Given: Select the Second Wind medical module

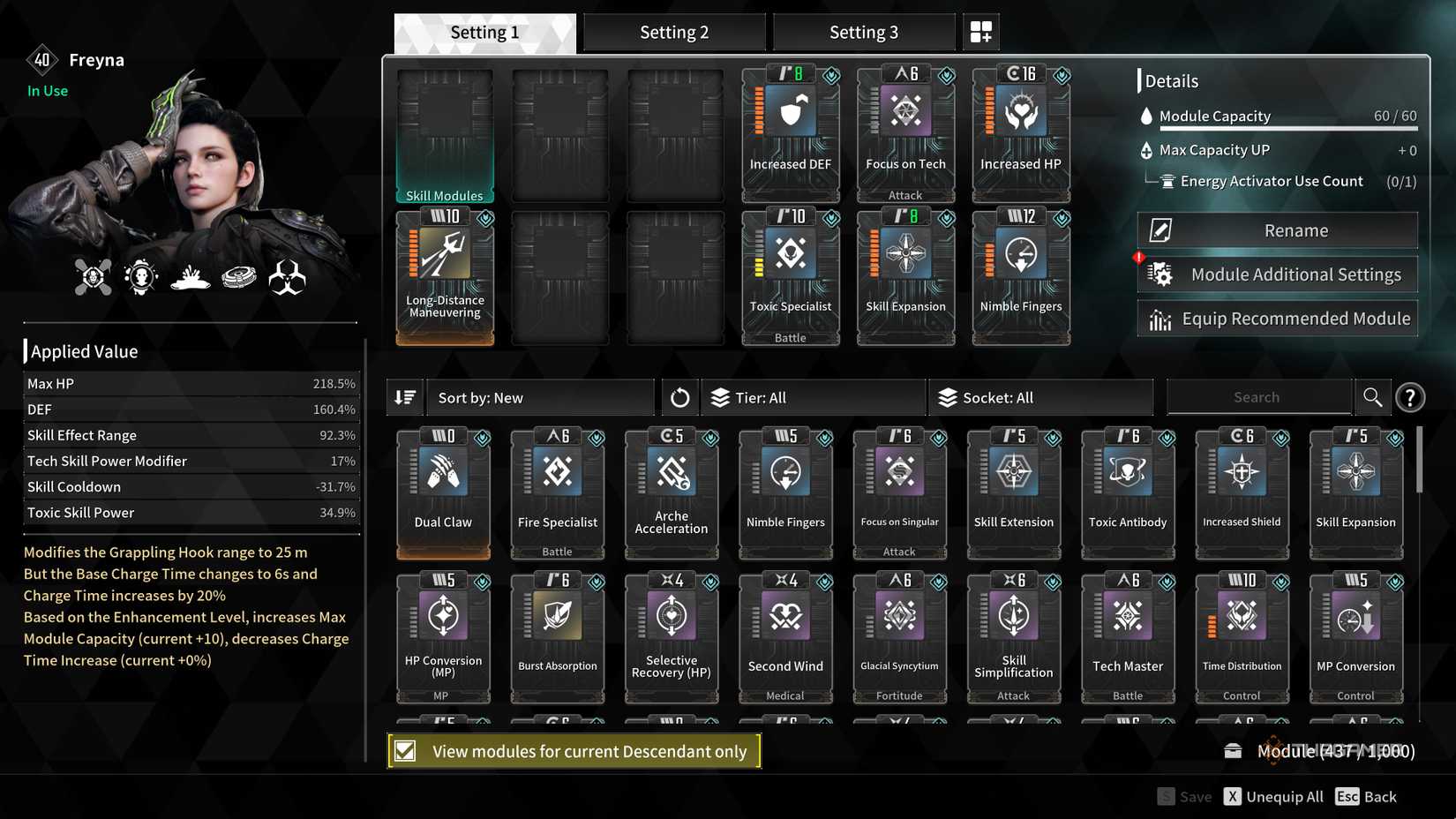Looking at the screenshot, I should [x=784, y=631].
